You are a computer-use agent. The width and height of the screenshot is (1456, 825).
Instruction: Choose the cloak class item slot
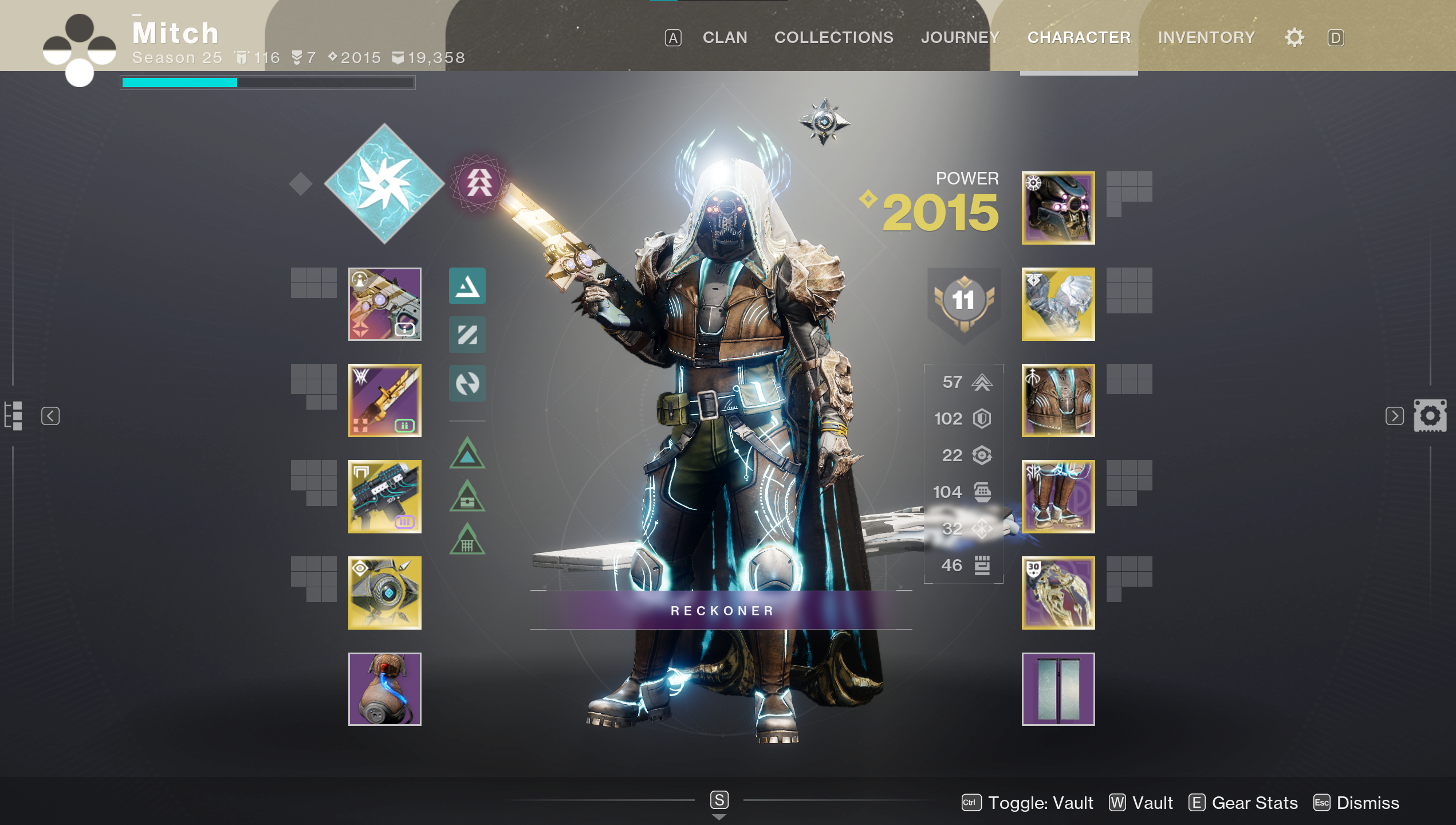pos(1058,593)
